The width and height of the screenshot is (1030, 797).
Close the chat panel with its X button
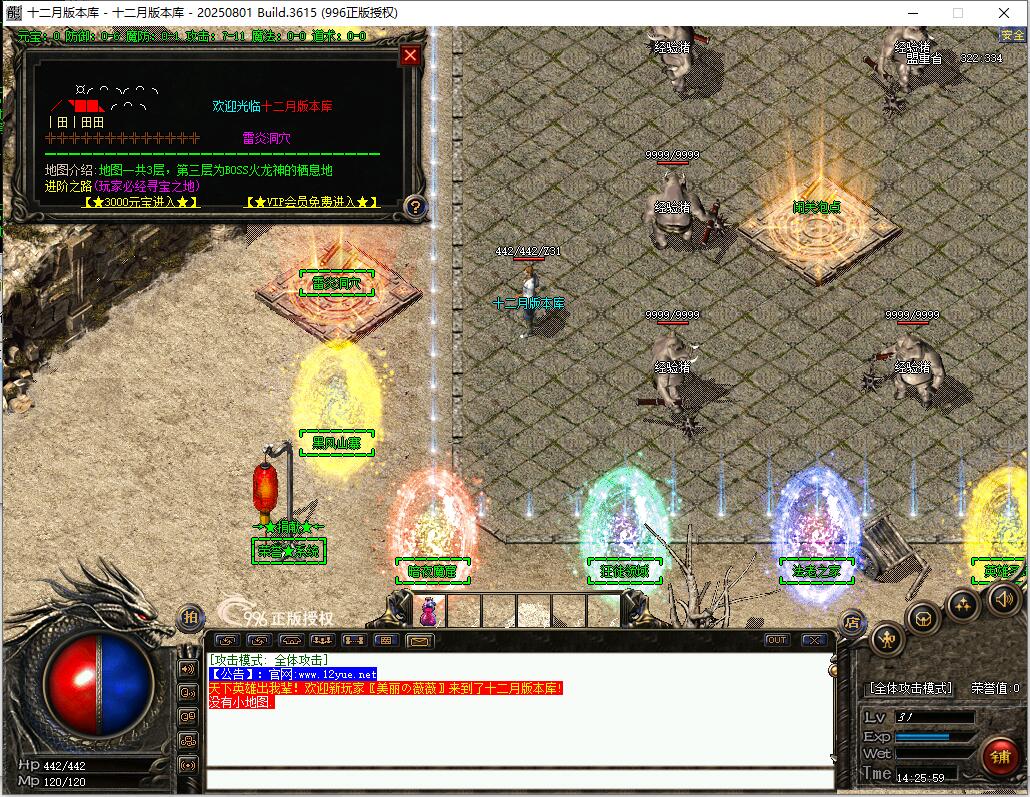[814, 640]
